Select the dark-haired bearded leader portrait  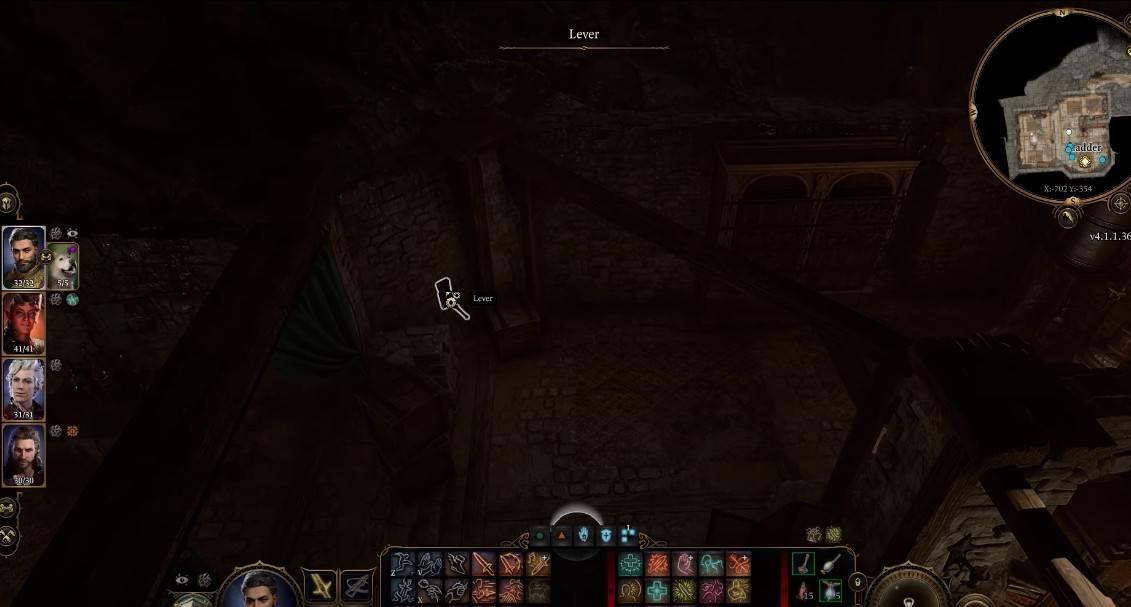point(23,257)
